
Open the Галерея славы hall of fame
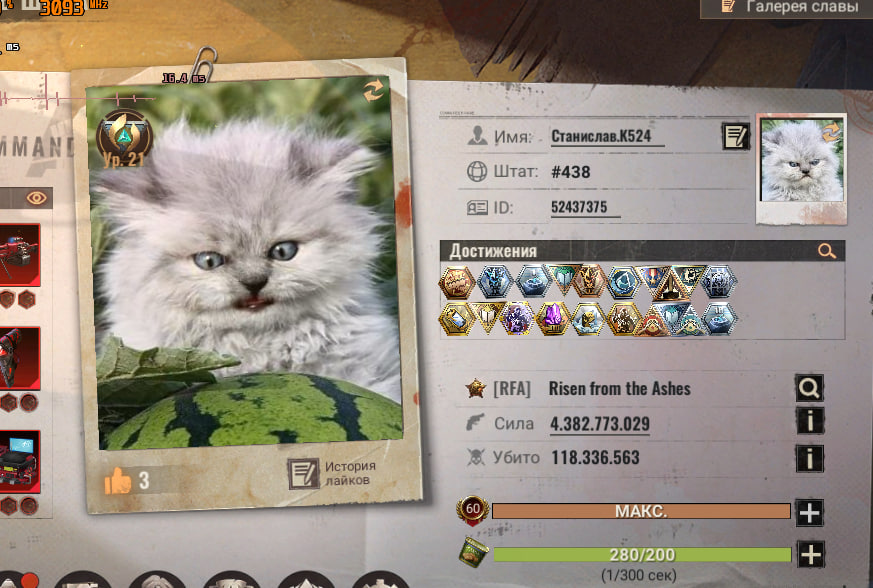tap(787, 8)
